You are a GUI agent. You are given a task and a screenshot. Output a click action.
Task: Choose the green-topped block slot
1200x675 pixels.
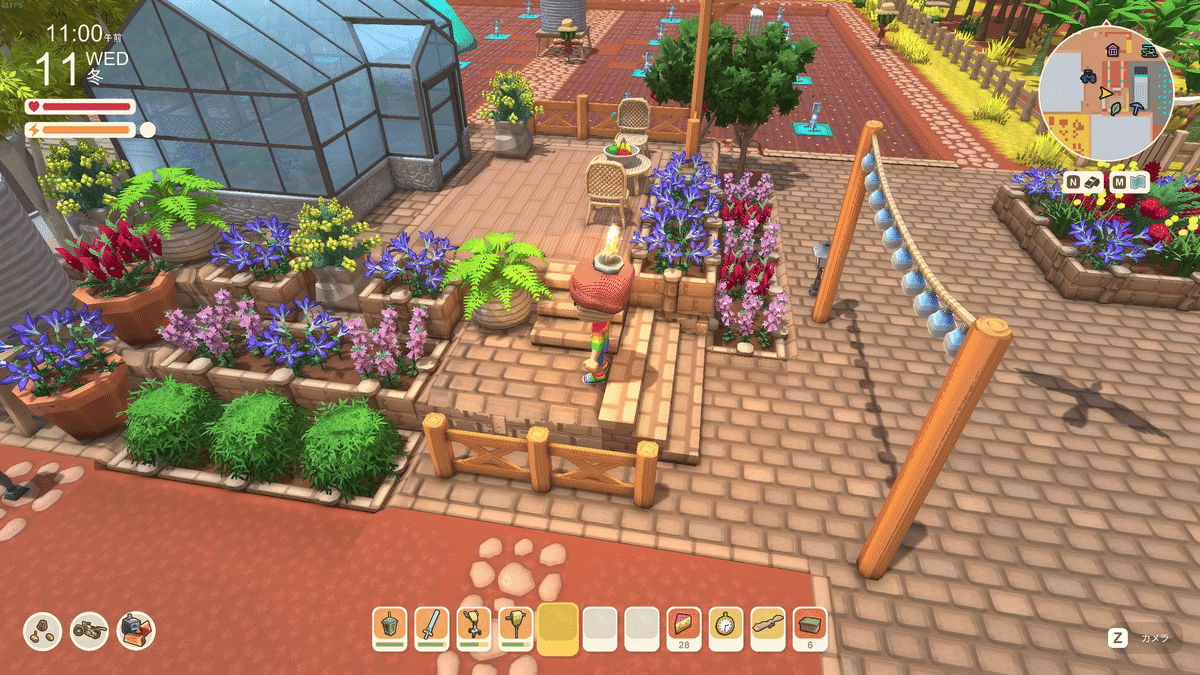pyautogui.click(x=810, y=627)
